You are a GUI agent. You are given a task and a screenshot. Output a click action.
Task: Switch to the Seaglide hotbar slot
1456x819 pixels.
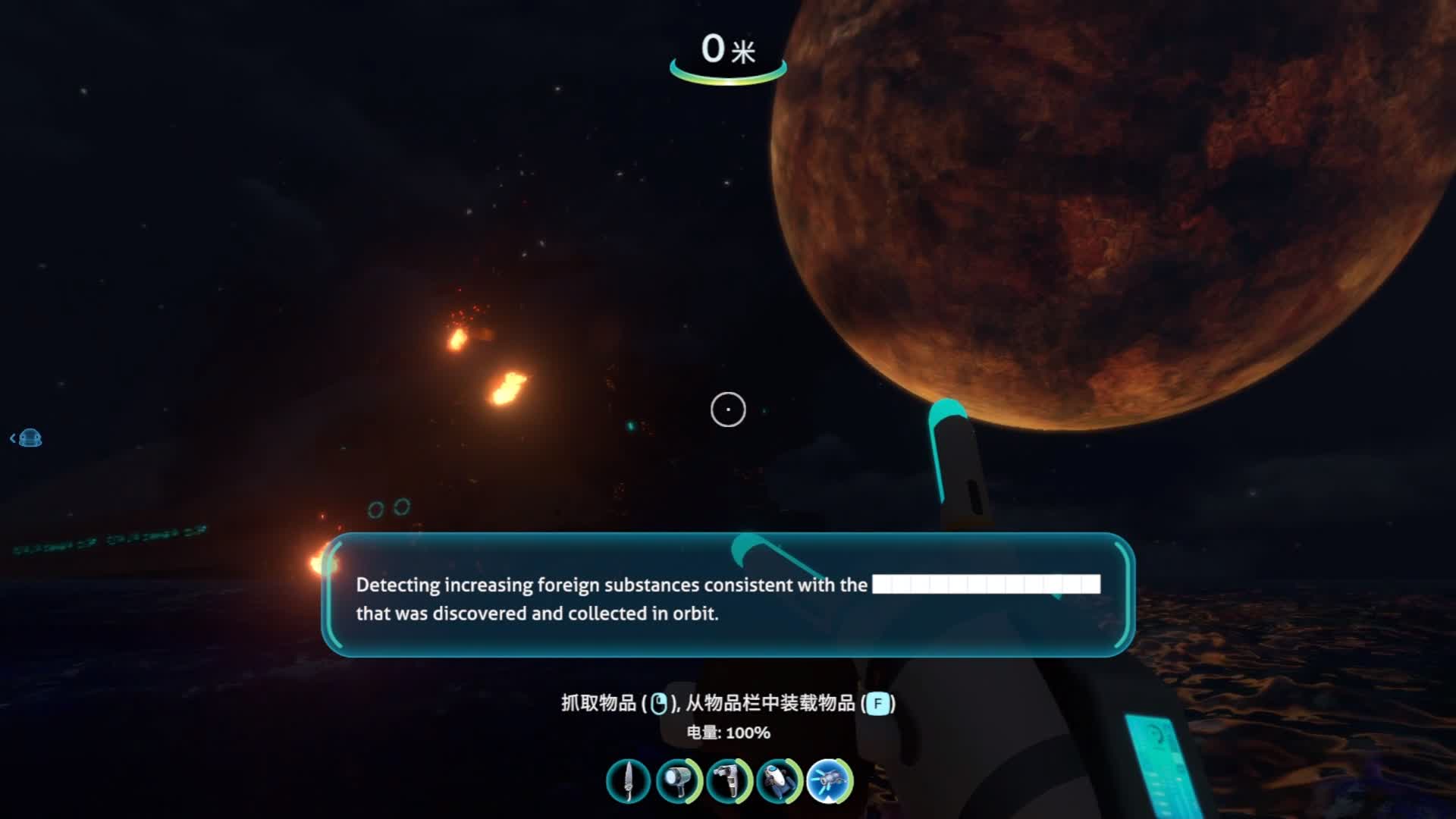[x=779, y=781]
